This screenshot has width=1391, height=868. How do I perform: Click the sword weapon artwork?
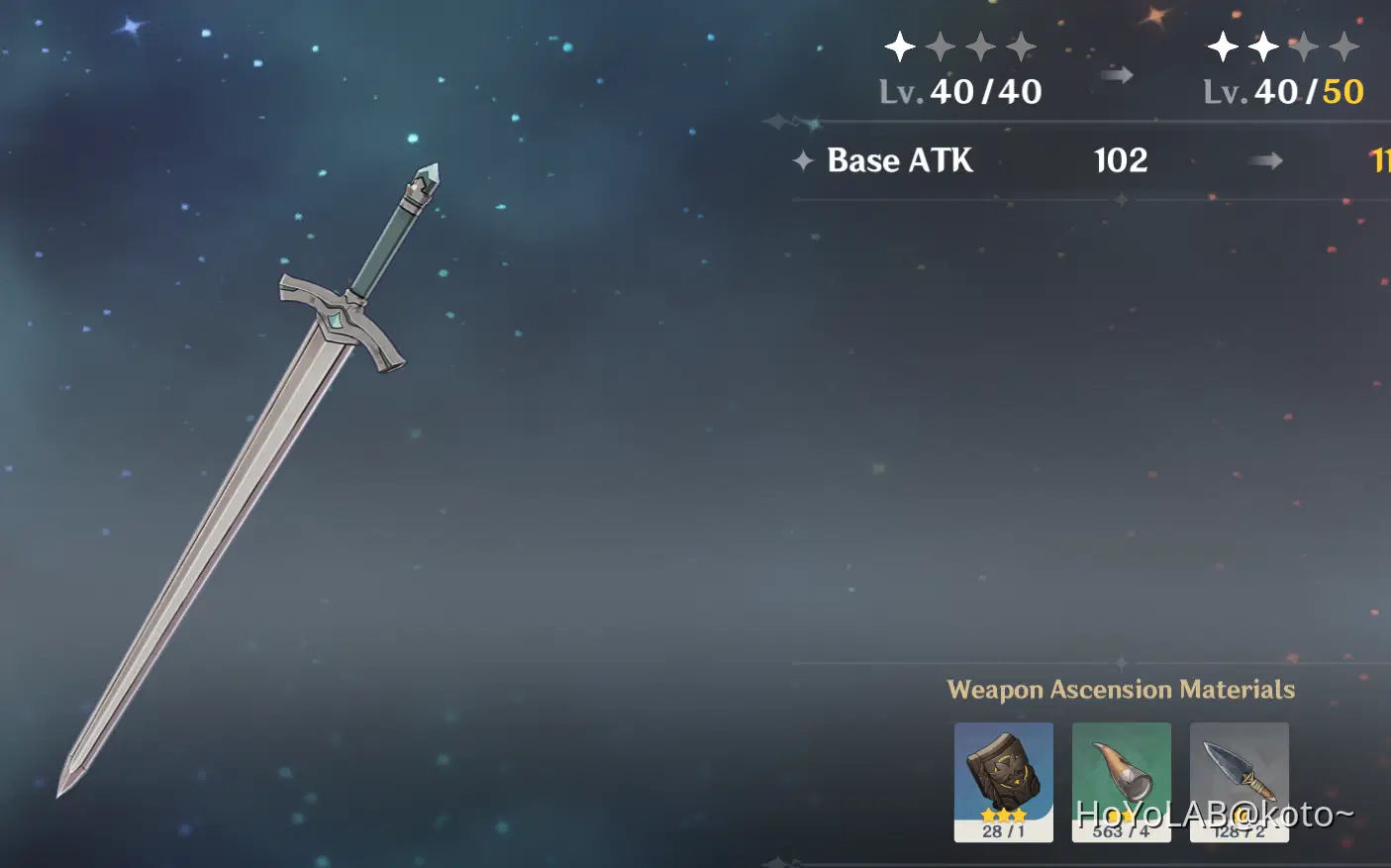click(248, 485)
